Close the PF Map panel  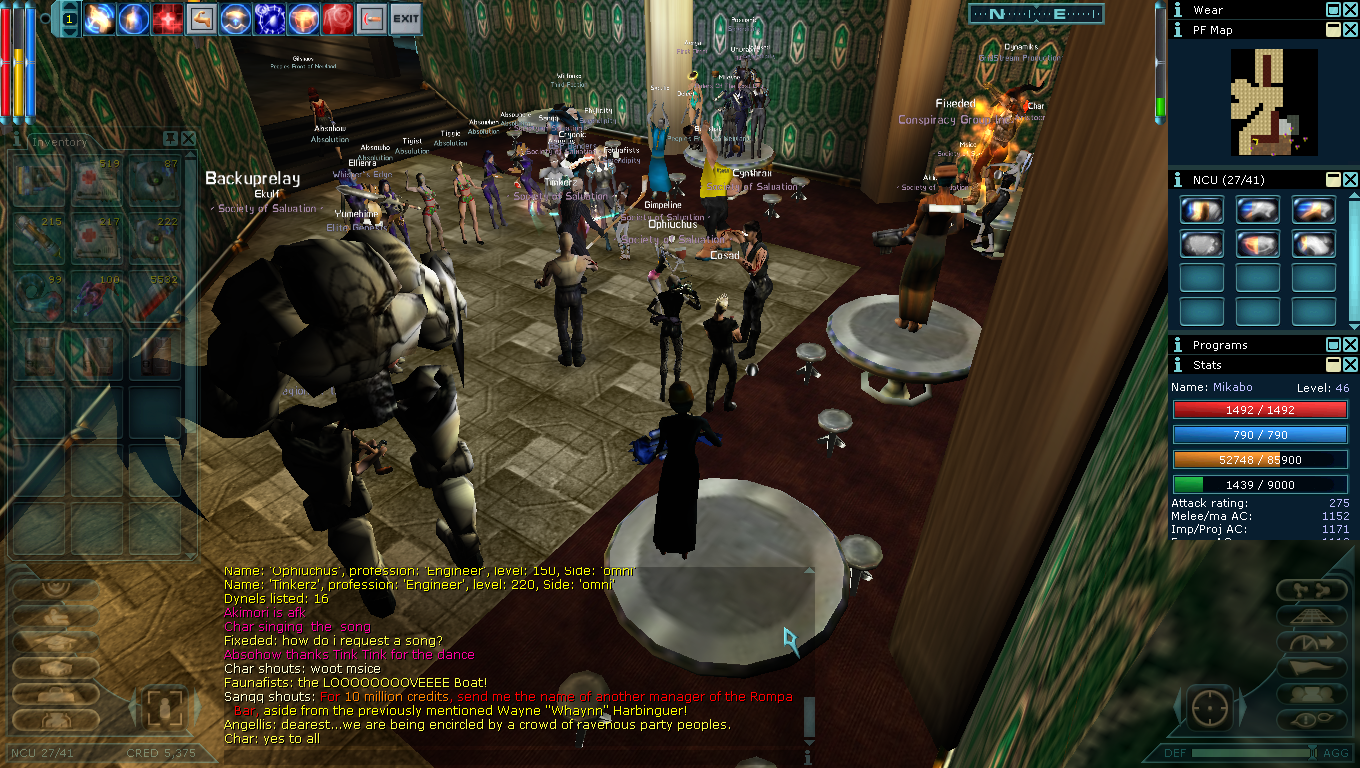[x=1350, y=30]
